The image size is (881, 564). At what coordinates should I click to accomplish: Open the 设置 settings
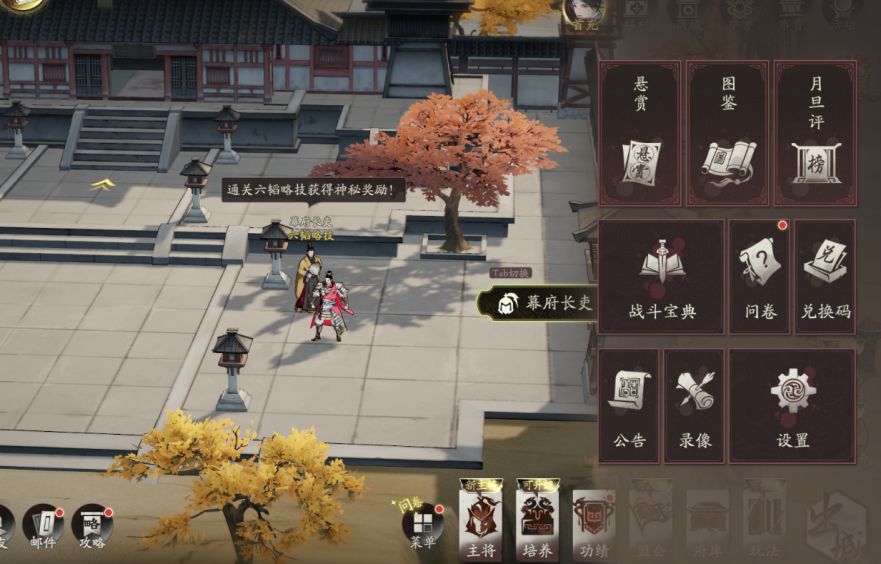click(x=792, y=405)
